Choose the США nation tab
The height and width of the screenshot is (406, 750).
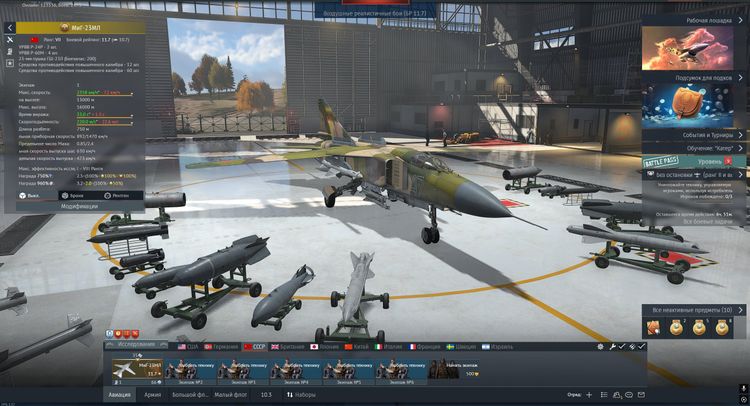pos(187,346)
